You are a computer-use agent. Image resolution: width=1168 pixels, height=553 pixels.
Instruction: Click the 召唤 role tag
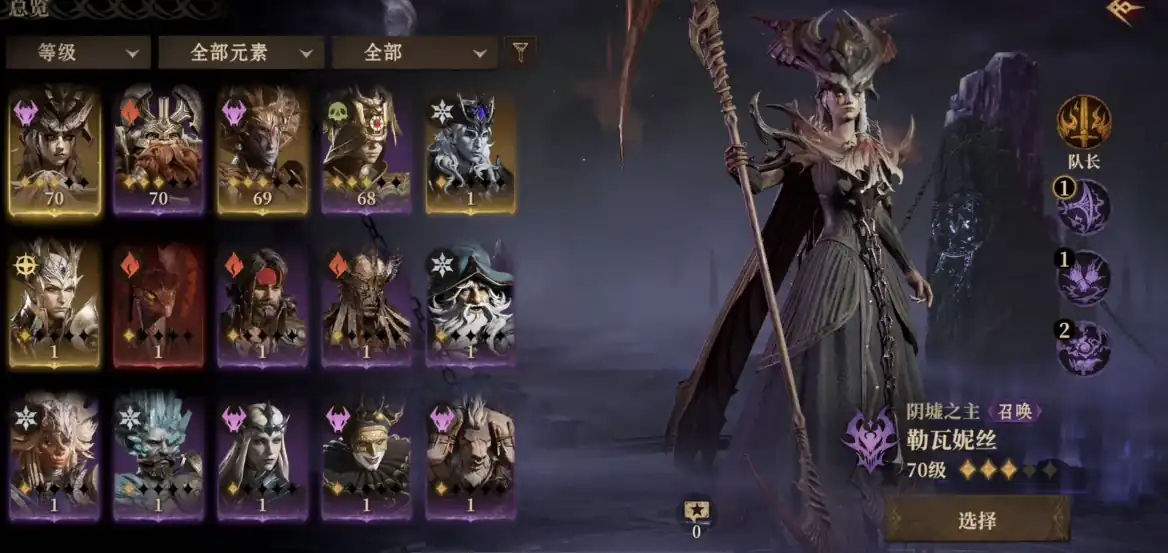1015,411
